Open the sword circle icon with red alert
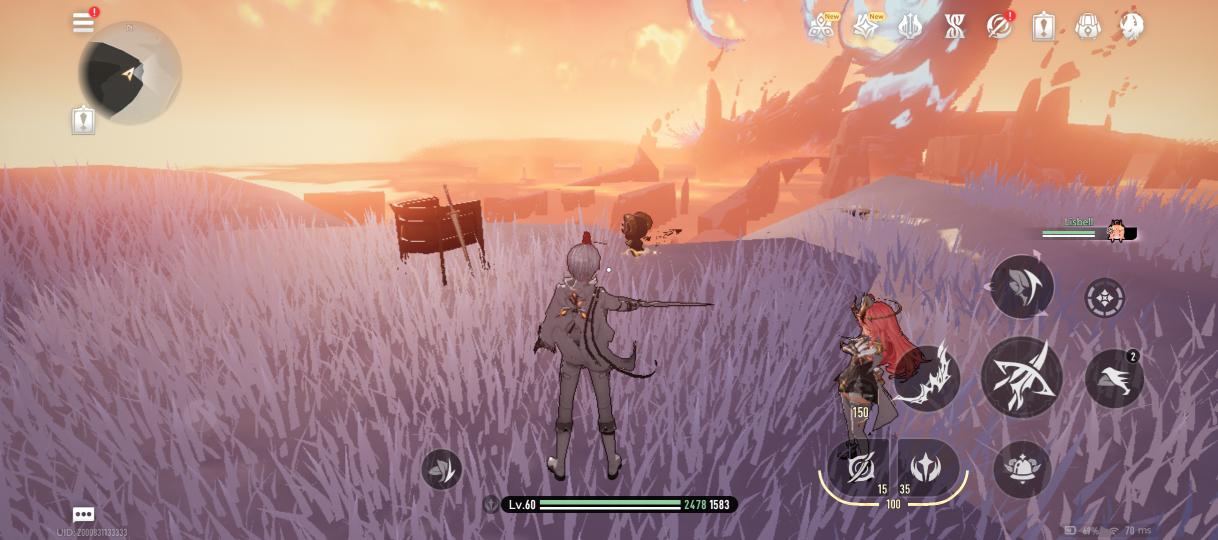Viewport: 1218px width, 540px height. coord(998,27)
